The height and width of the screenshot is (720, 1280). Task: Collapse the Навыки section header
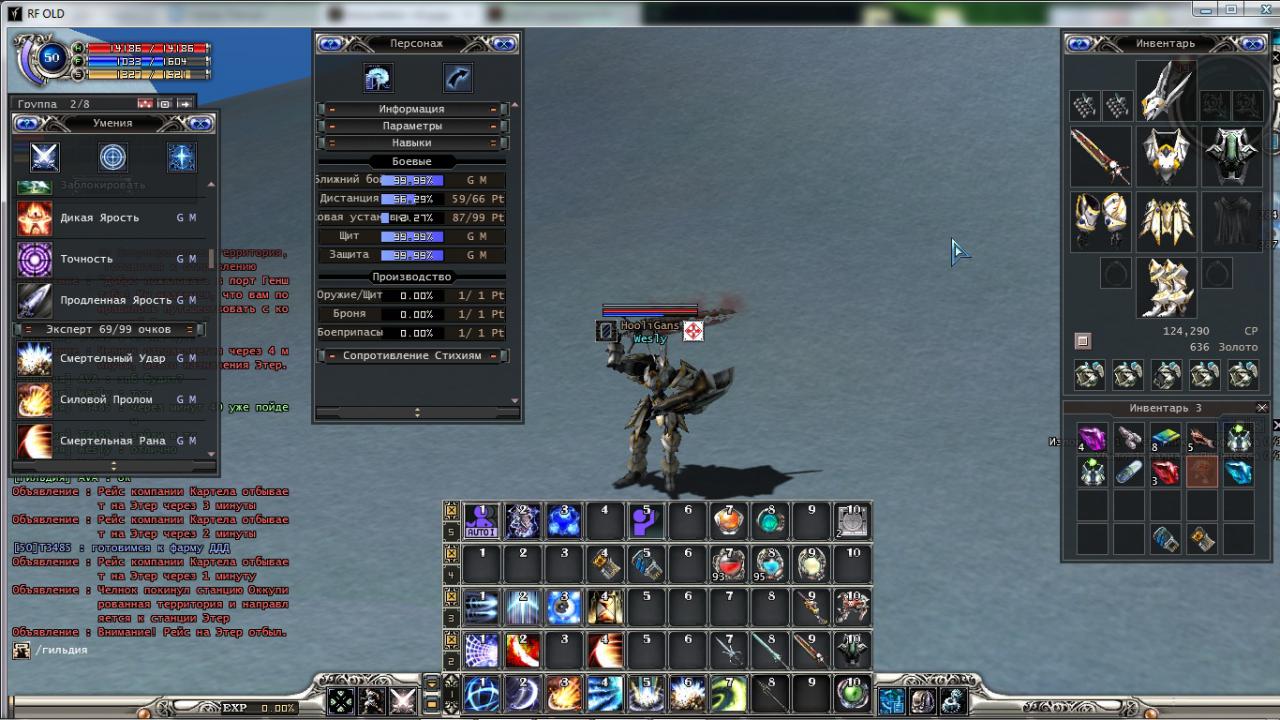pyautogui.click(x=412, y=143)
